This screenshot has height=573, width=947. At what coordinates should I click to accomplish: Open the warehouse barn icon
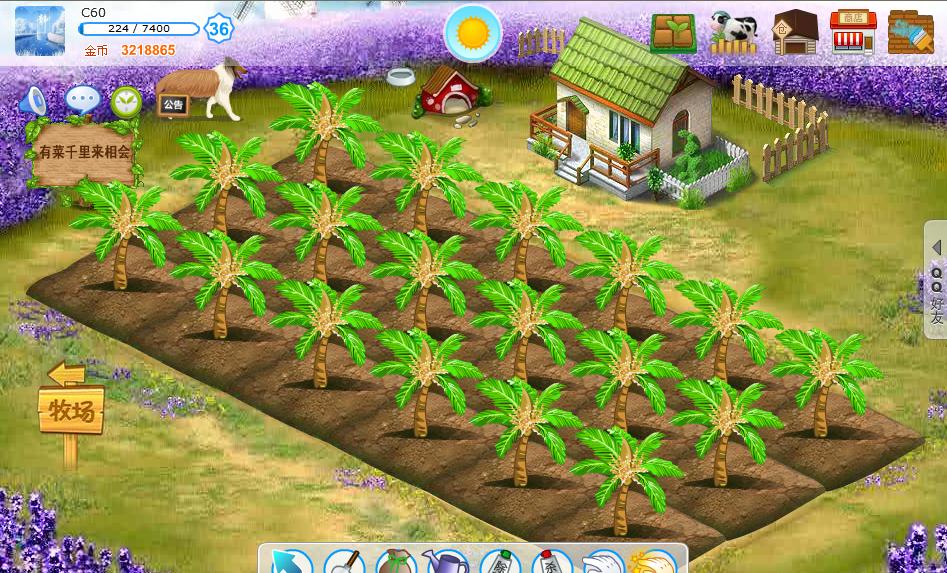[x=795, y=33]
